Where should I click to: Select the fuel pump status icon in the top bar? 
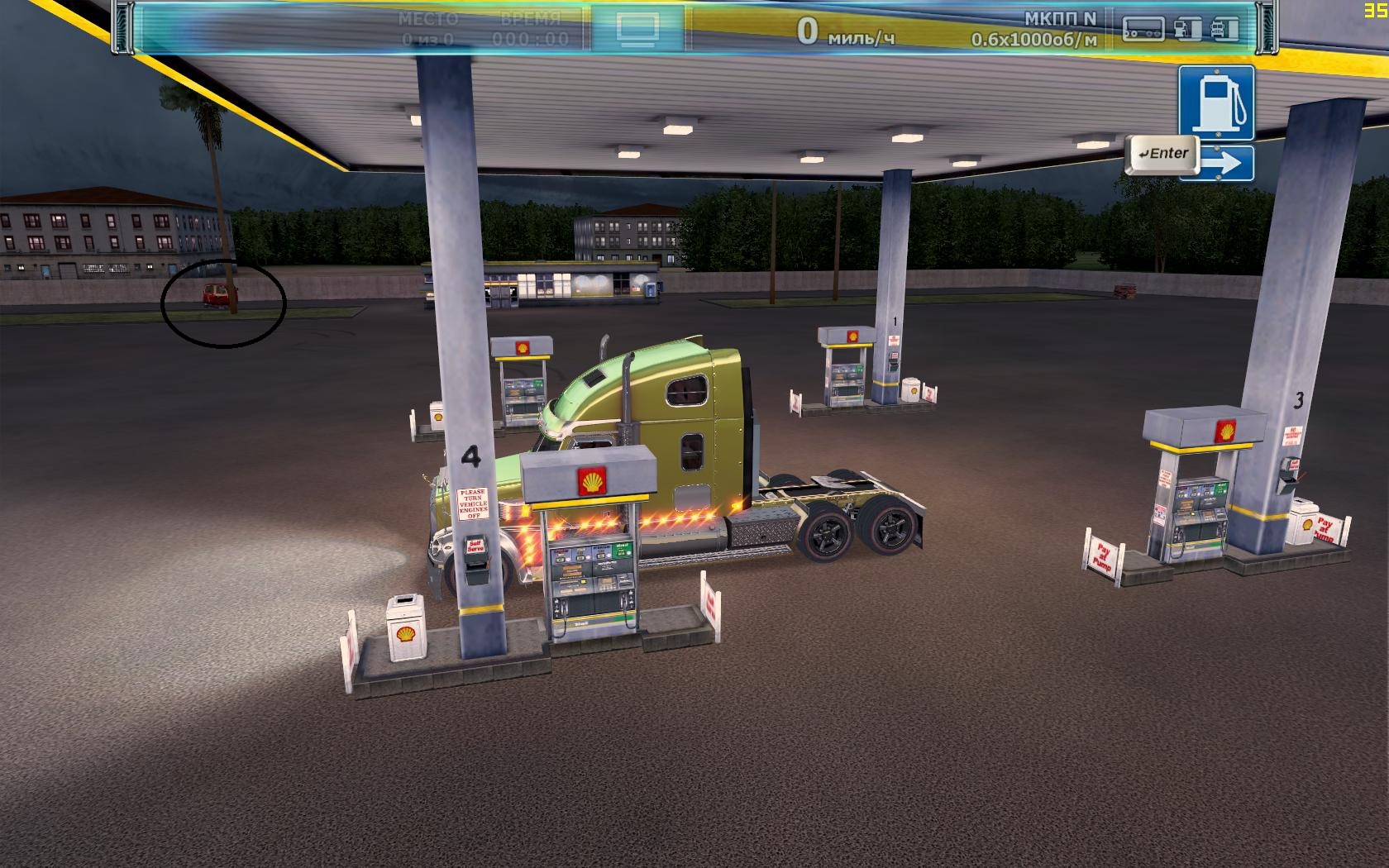(x=1186, y=29)
